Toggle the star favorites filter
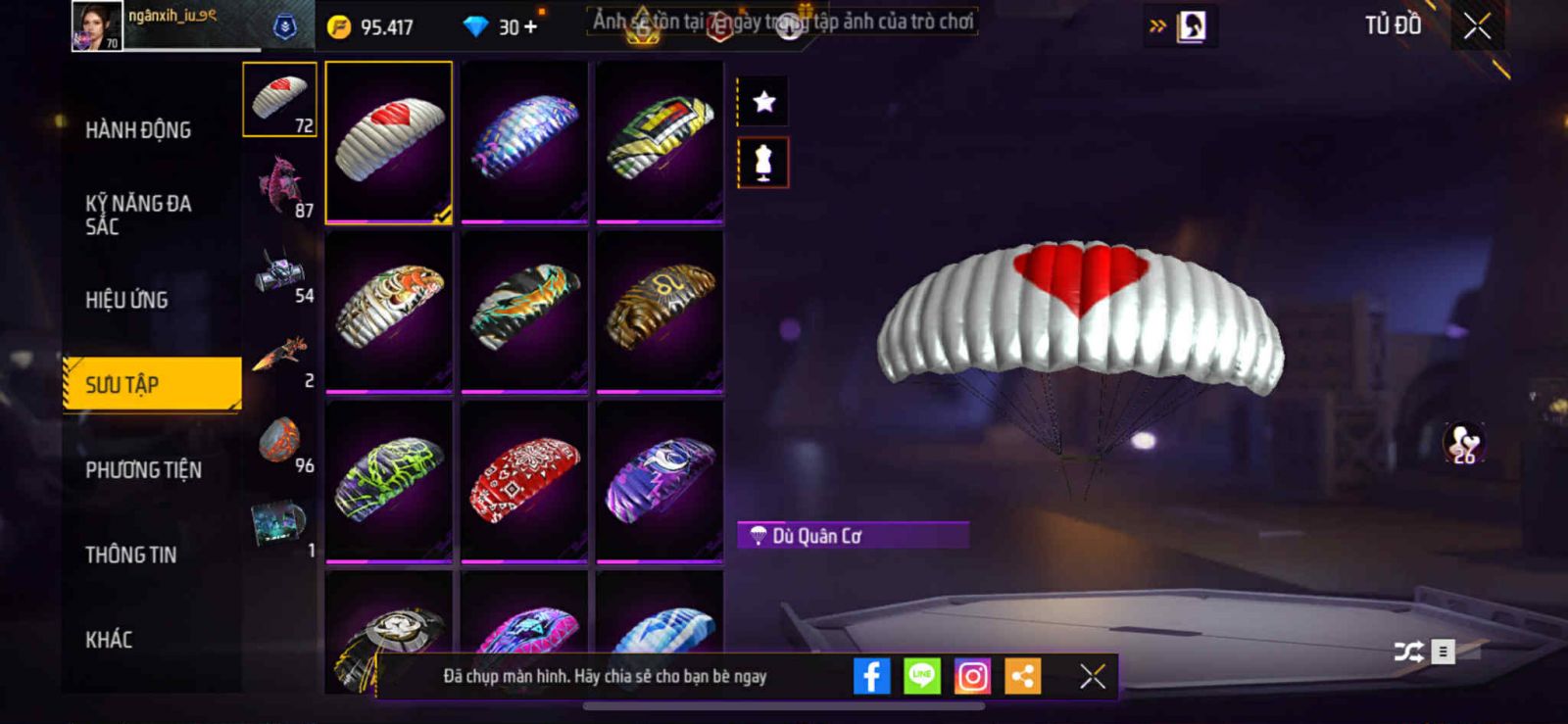The width and height of the screenshot is (1568, 724). coord(763,101)
